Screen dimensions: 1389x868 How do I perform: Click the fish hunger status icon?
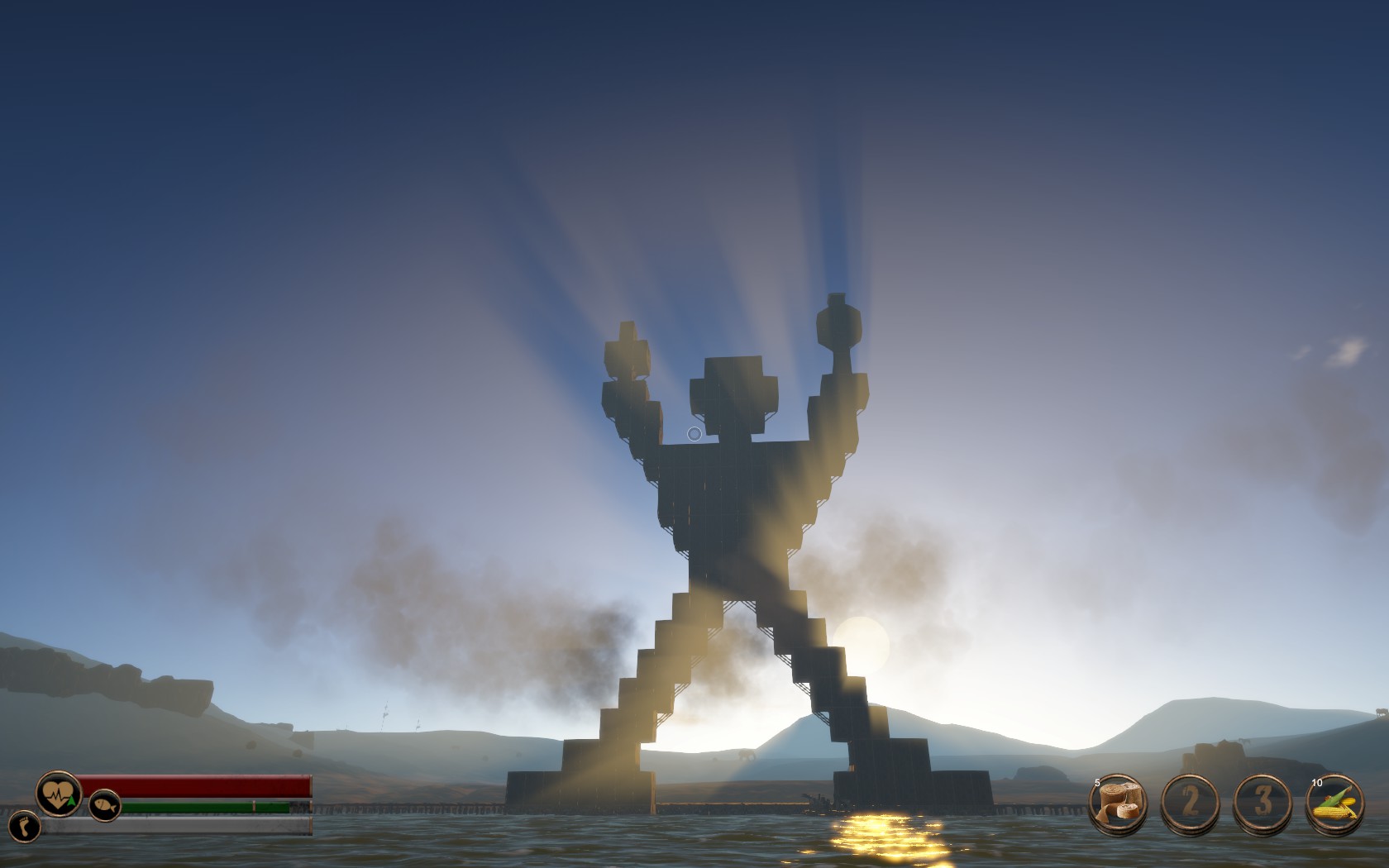click(104, 805)
